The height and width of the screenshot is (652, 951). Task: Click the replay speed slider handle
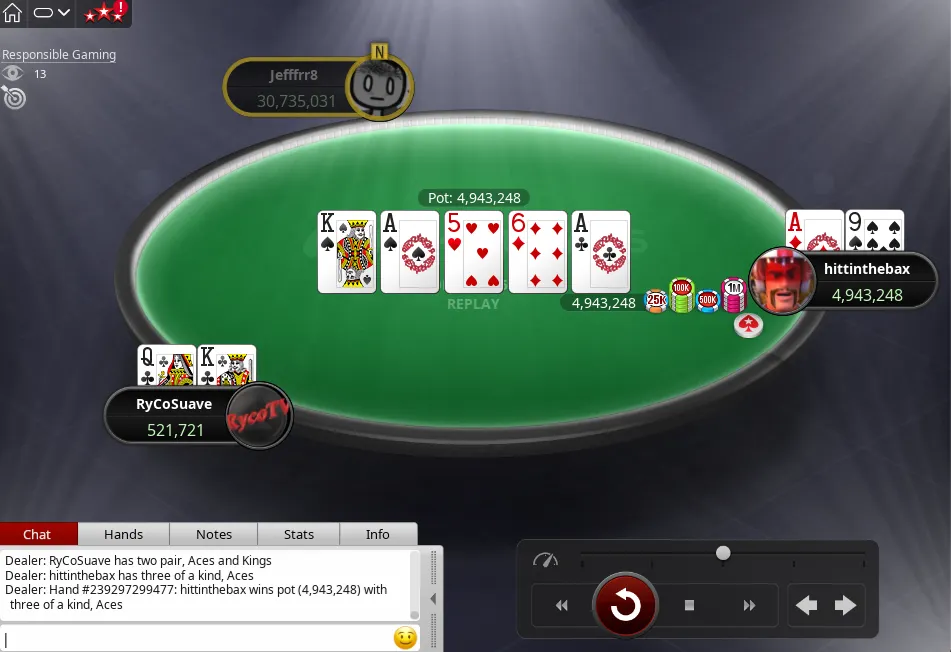[x=723, y=553]
